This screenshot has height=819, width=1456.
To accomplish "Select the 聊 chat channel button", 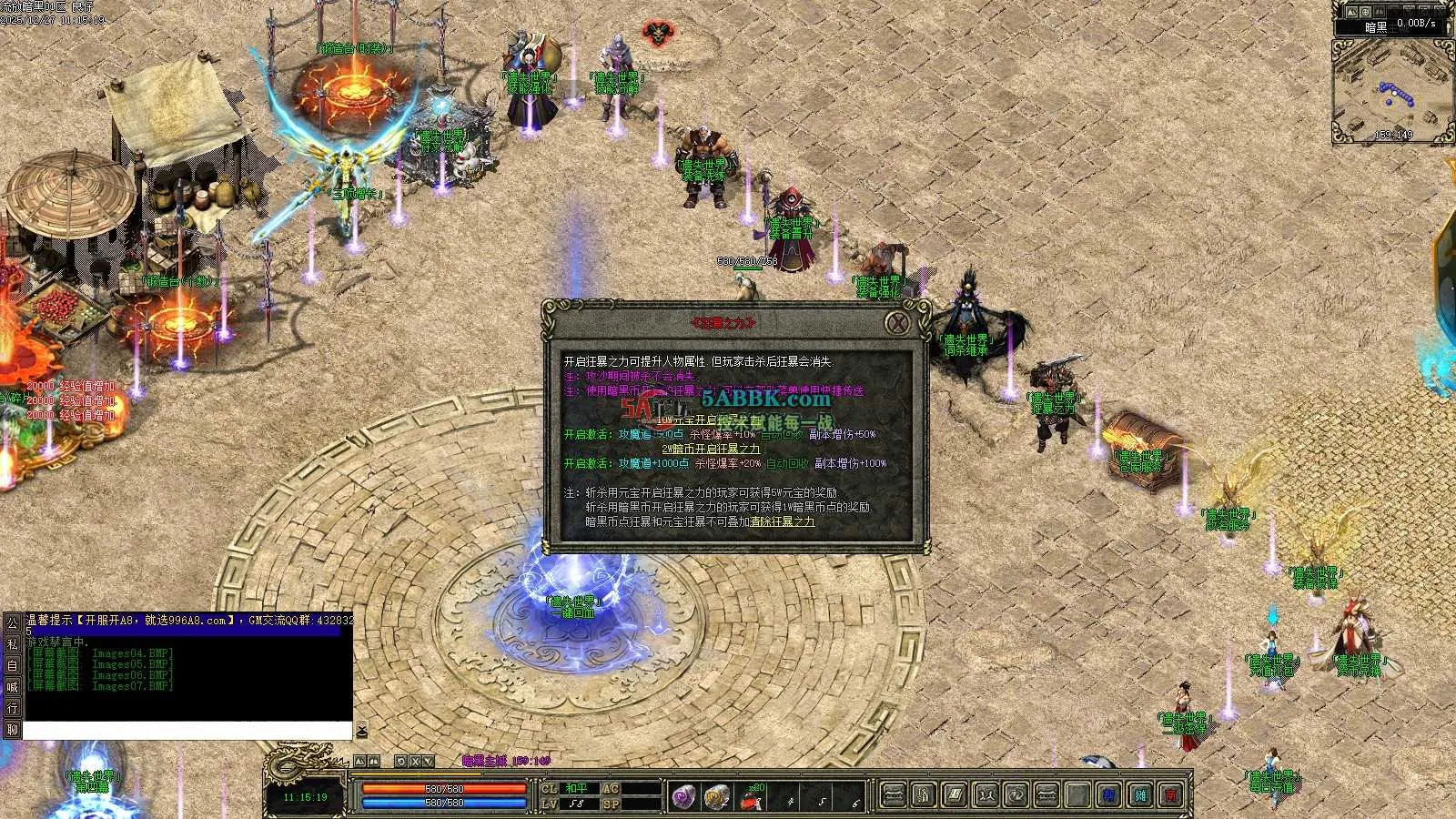I will (x=12, y=729).
